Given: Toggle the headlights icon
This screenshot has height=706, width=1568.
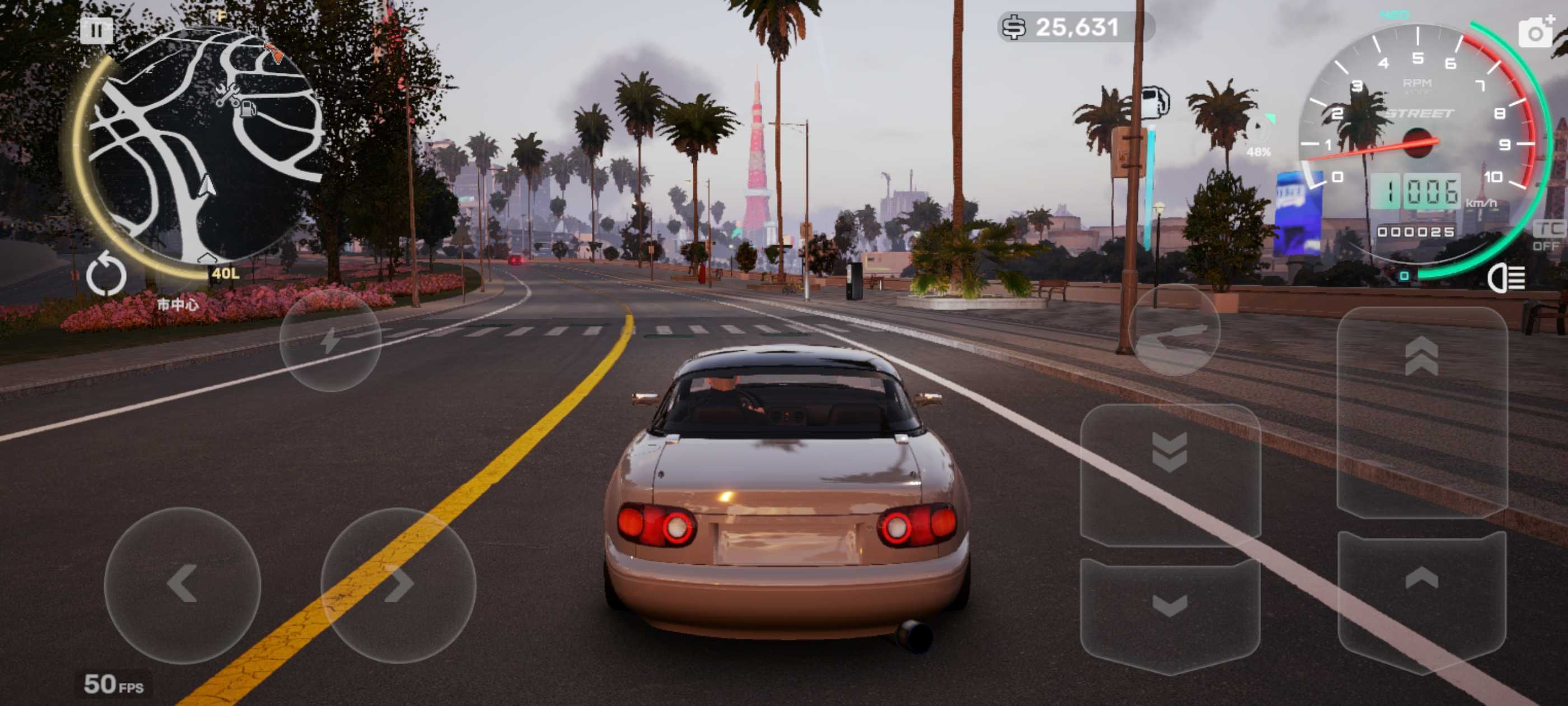Looking at the screenshot, I should (x=1506, y=278).
